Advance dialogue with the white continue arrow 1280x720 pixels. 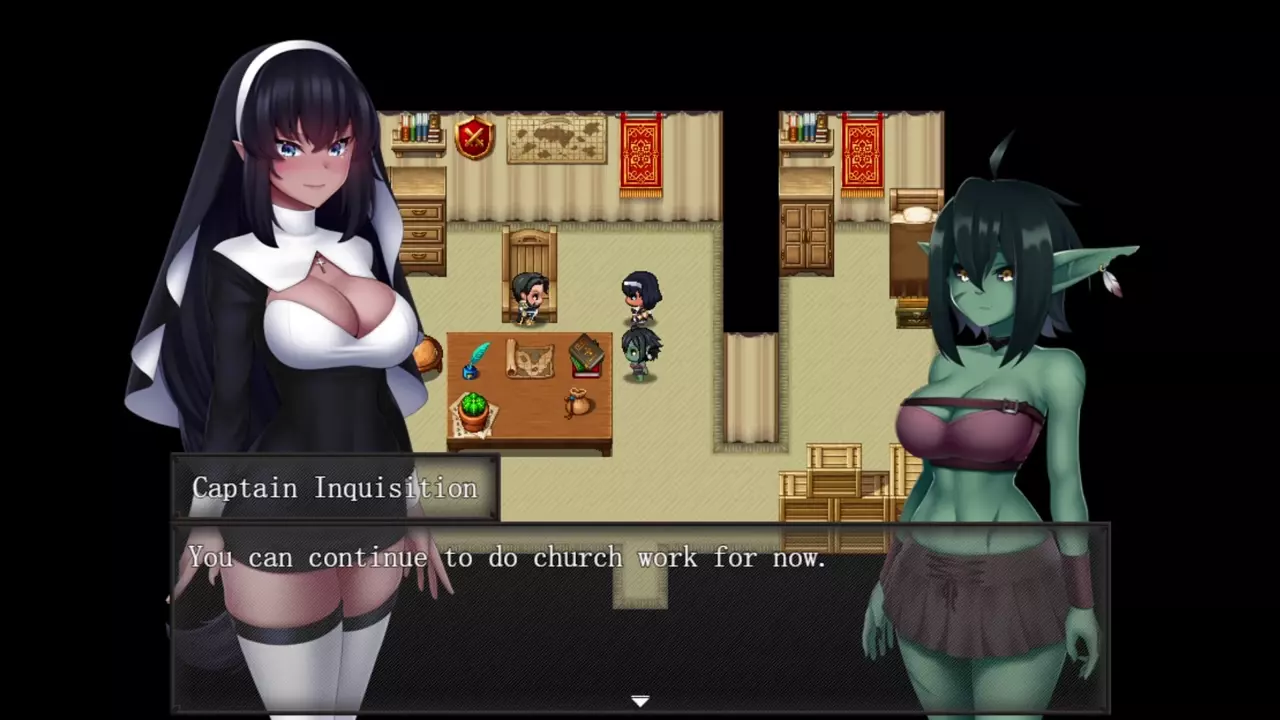[640, 701]
